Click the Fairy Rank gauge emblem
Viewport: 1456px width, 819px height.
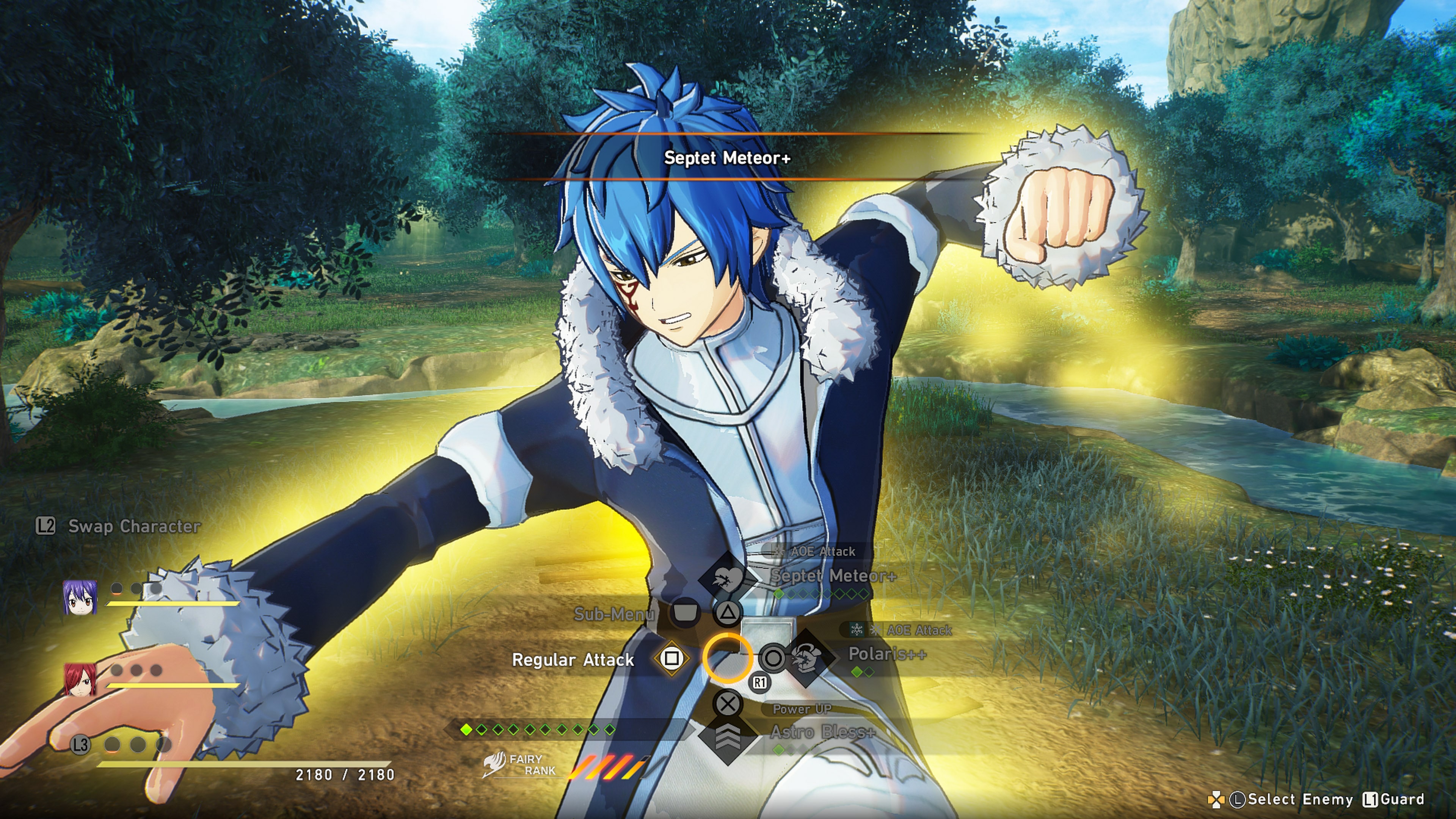tap(494, 764)
